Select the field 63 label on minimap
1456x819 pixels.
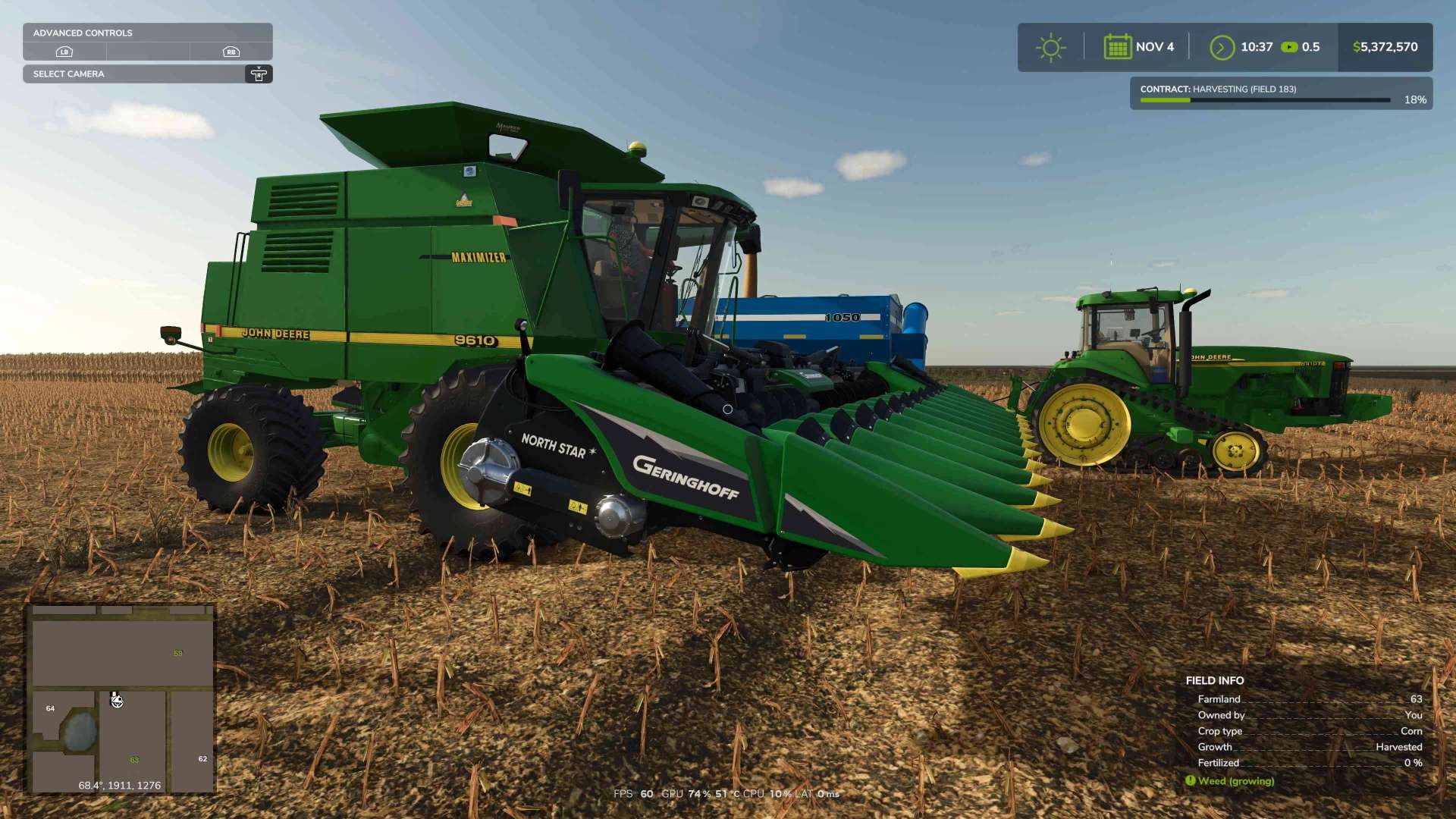point(134,760)
